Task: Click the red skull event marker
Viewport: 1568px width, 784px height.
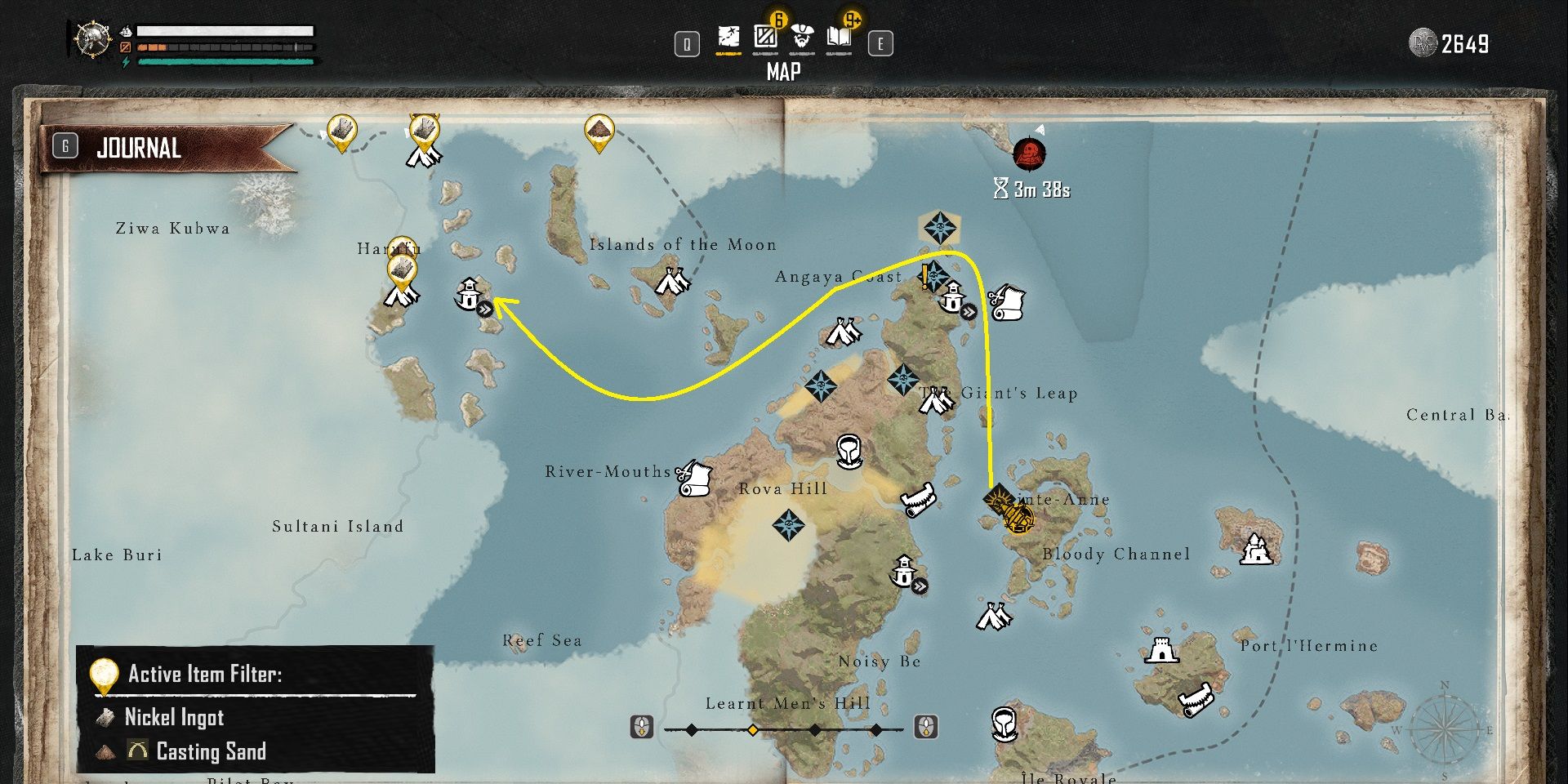Action: pos(1029,154)
